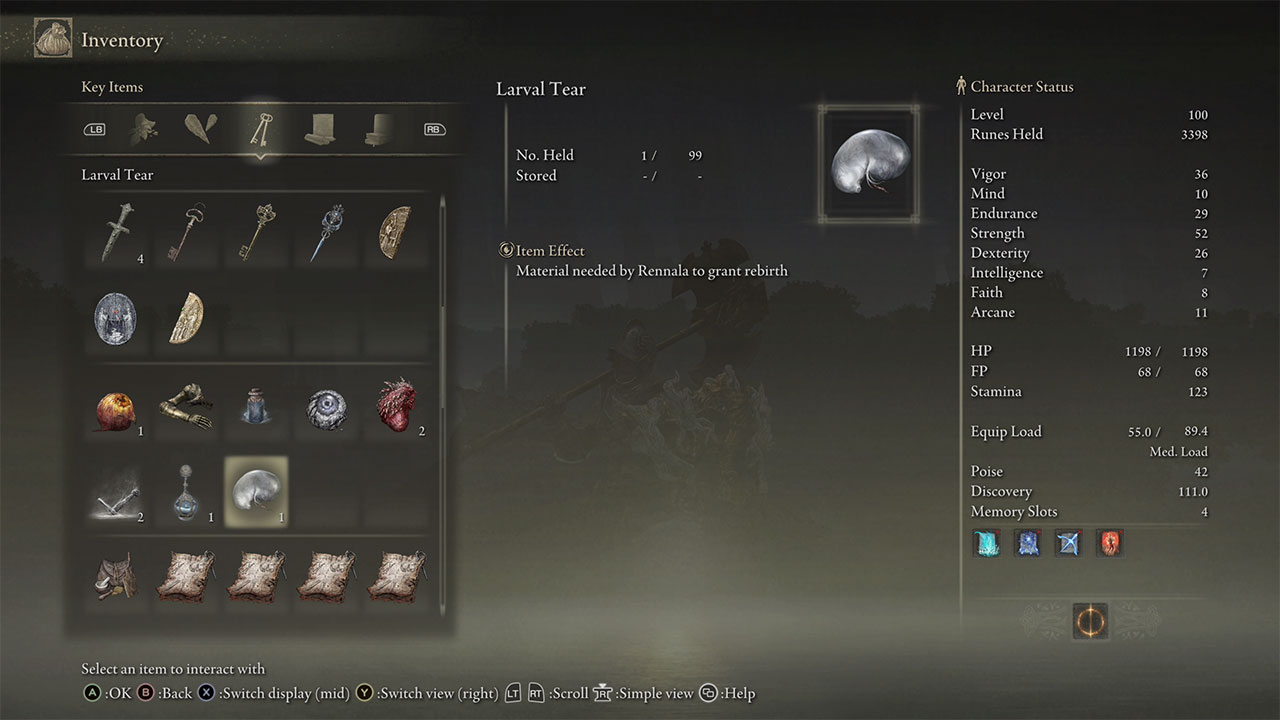The height and width of the screenshot is (720, 1280).
Task: Select the golden prosthetic arm item
Action: (x=188, y=407)
